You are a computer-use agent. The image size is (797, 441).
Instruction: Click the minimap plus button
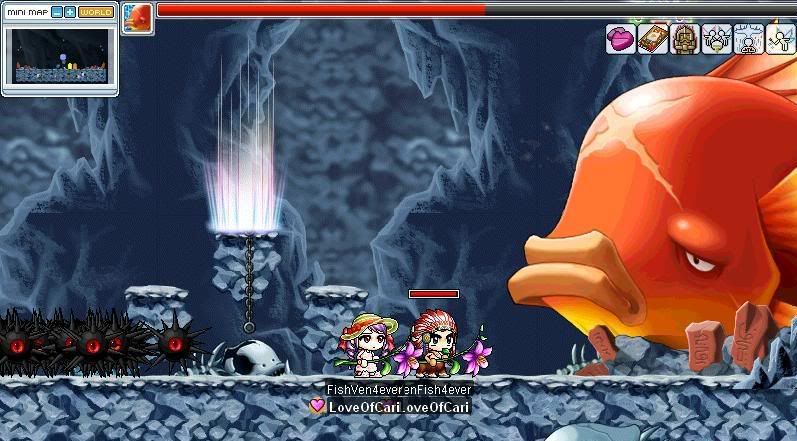(x=70, y=12)
